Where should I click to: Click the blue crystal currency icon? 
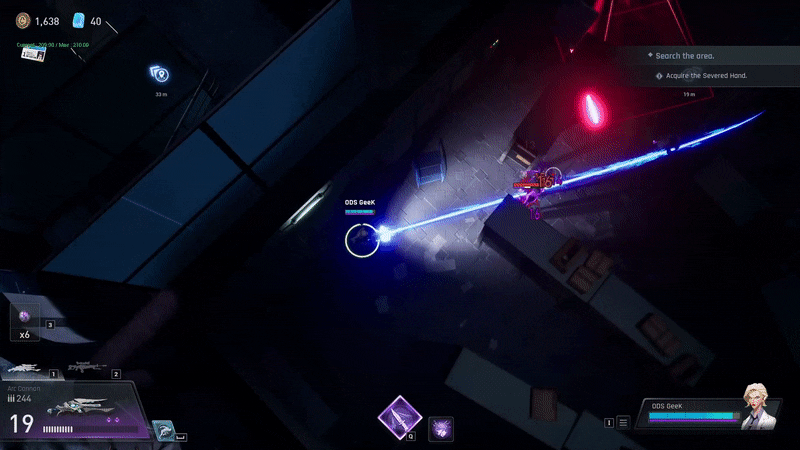[x=79, y=20]
